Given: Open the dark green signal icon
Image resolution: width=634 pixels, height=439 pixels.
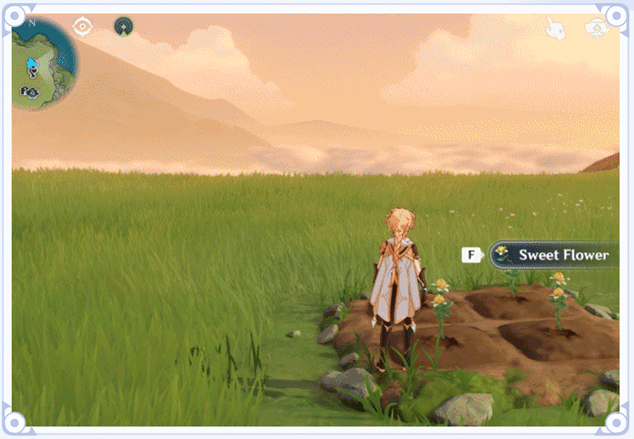Looking at the screenshot, I should coord(123,27).
